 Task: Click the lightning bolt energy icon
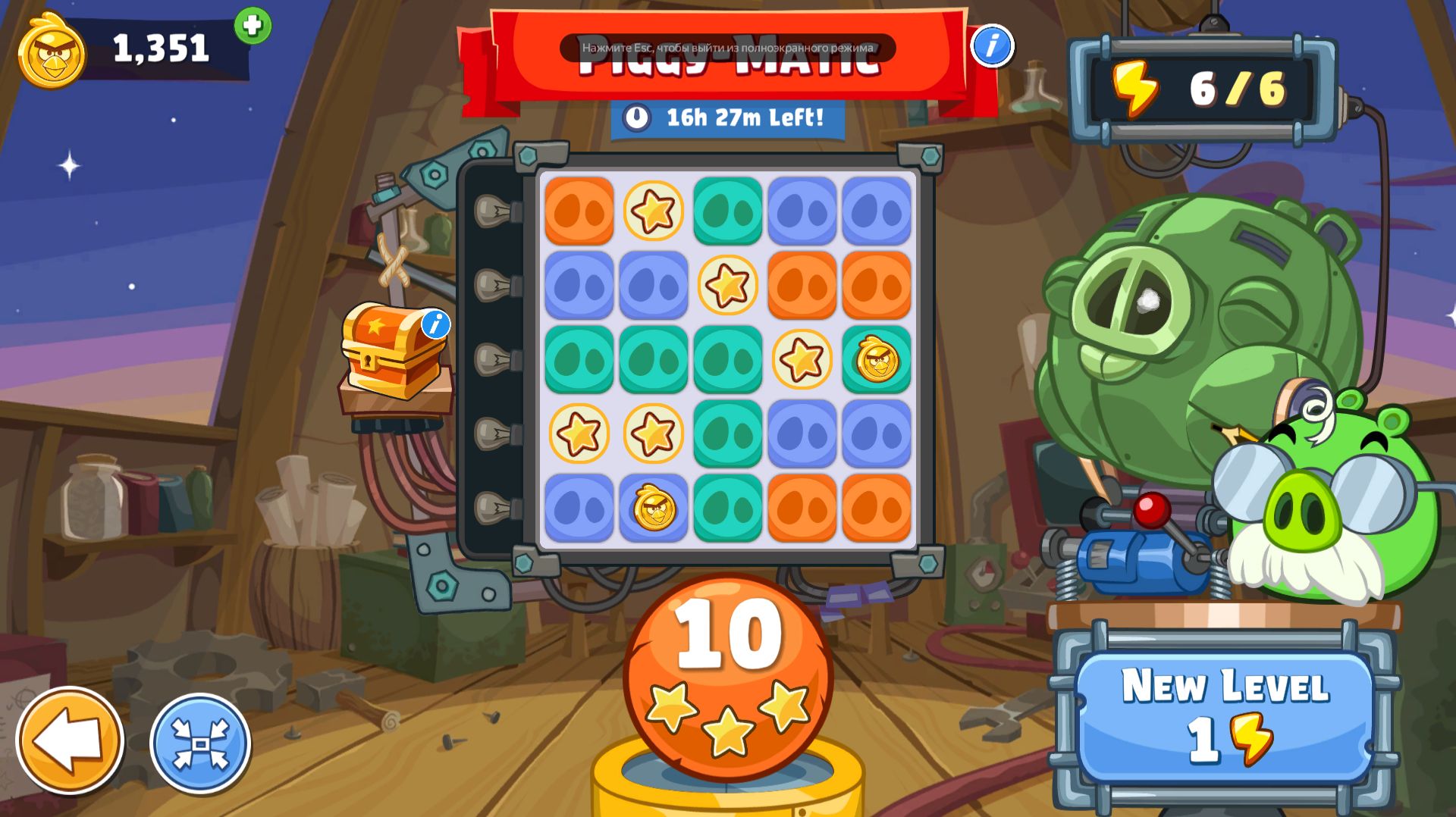point(1134,89)
